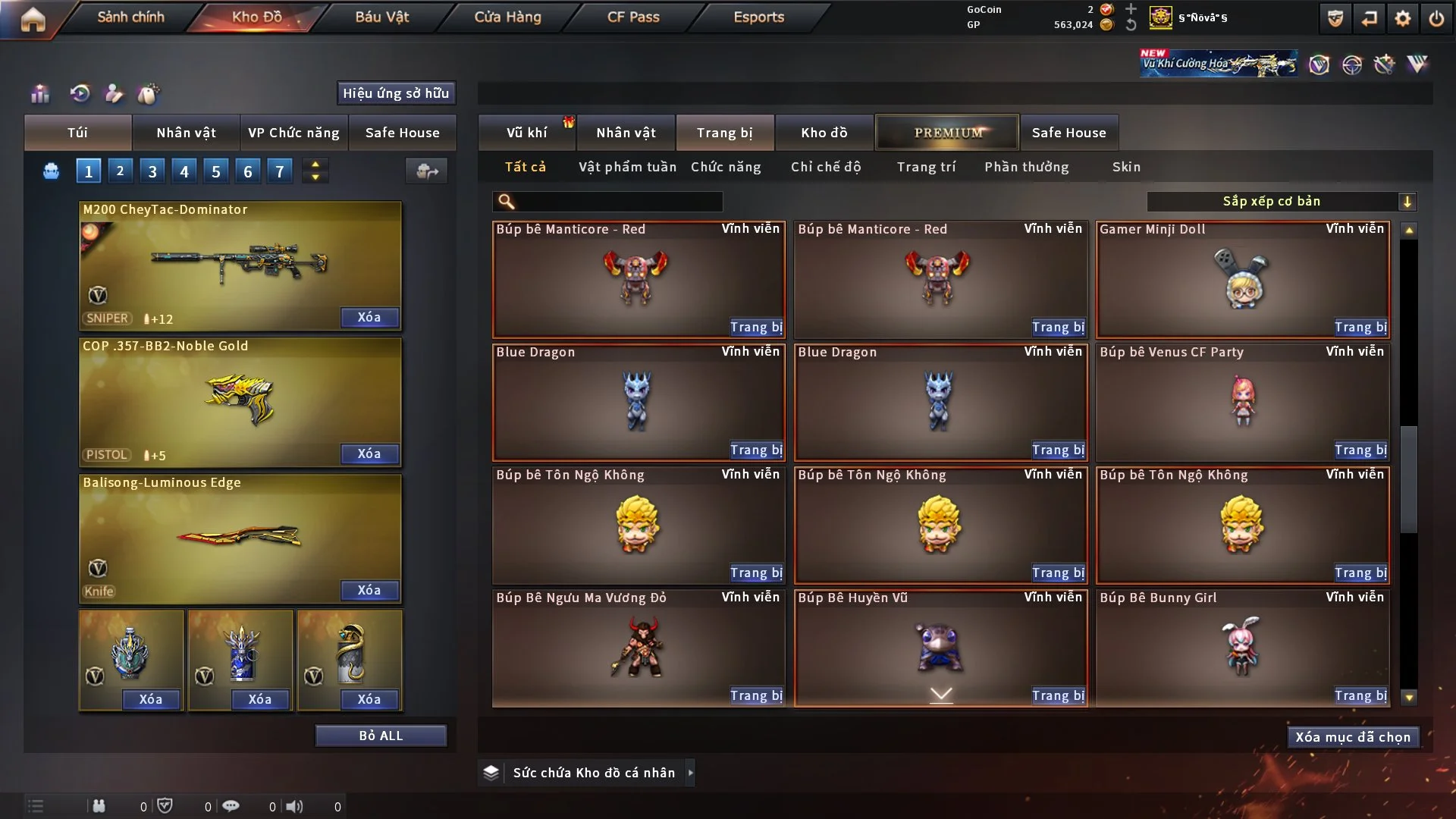Select bag slot number 3
The image size is (1456, 819).
(152, 171)
